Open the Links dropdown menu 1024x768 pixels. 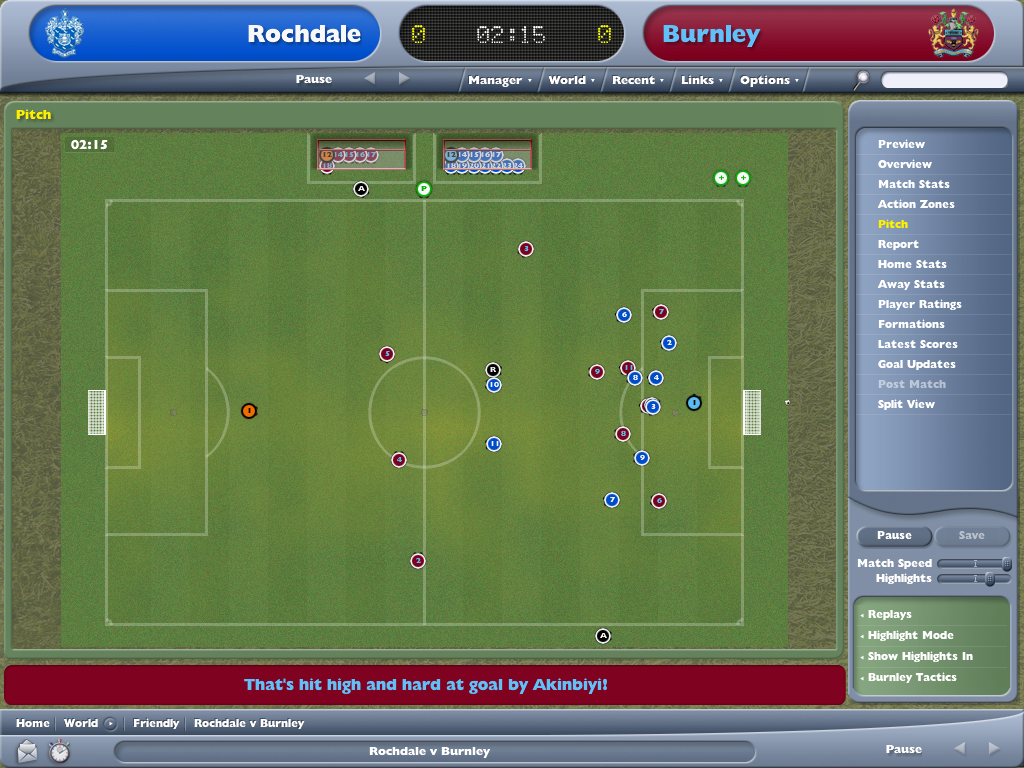coord(701,80)
